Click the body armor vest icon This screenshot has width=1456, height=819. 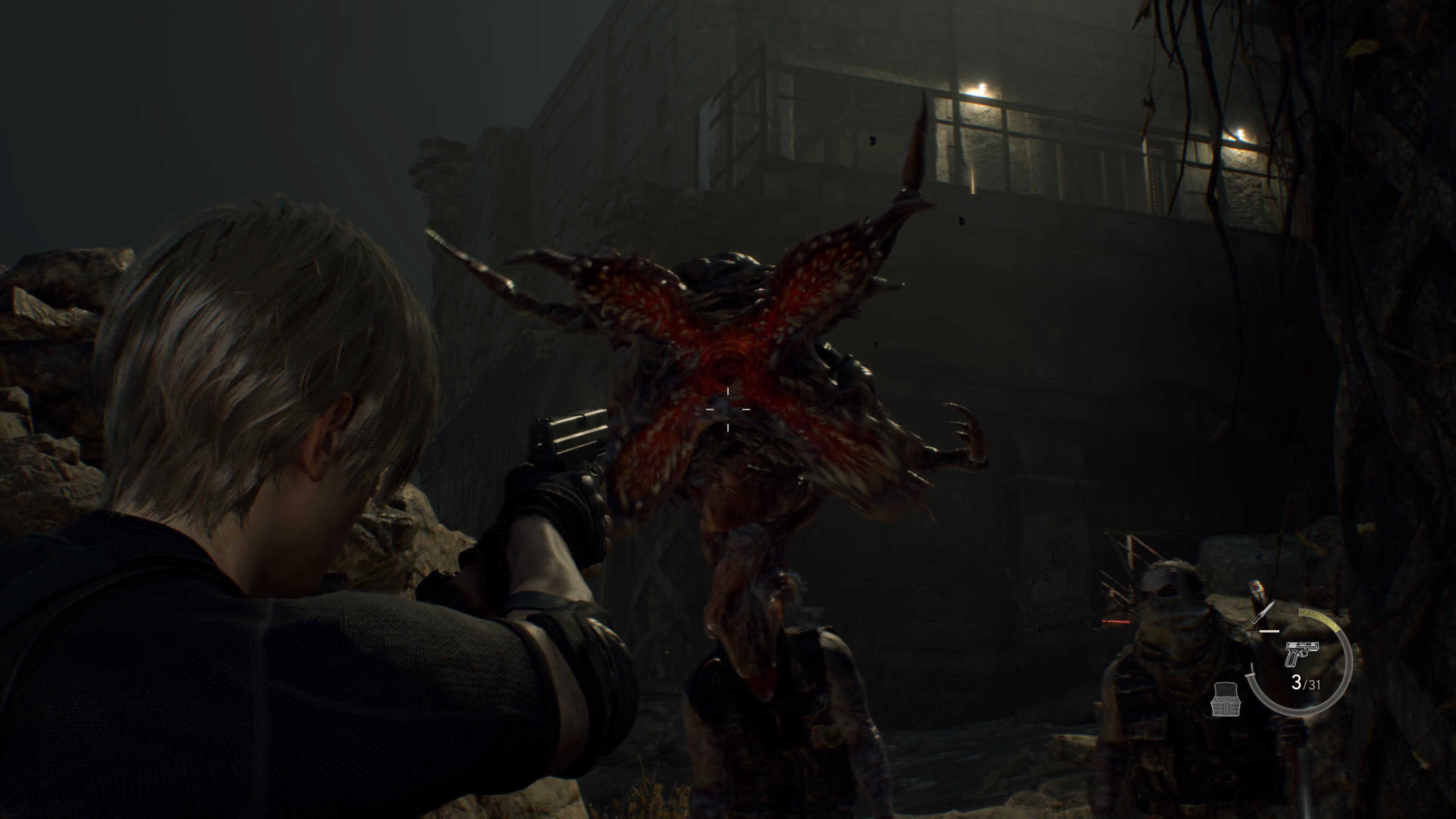[x=1225, y=698]
